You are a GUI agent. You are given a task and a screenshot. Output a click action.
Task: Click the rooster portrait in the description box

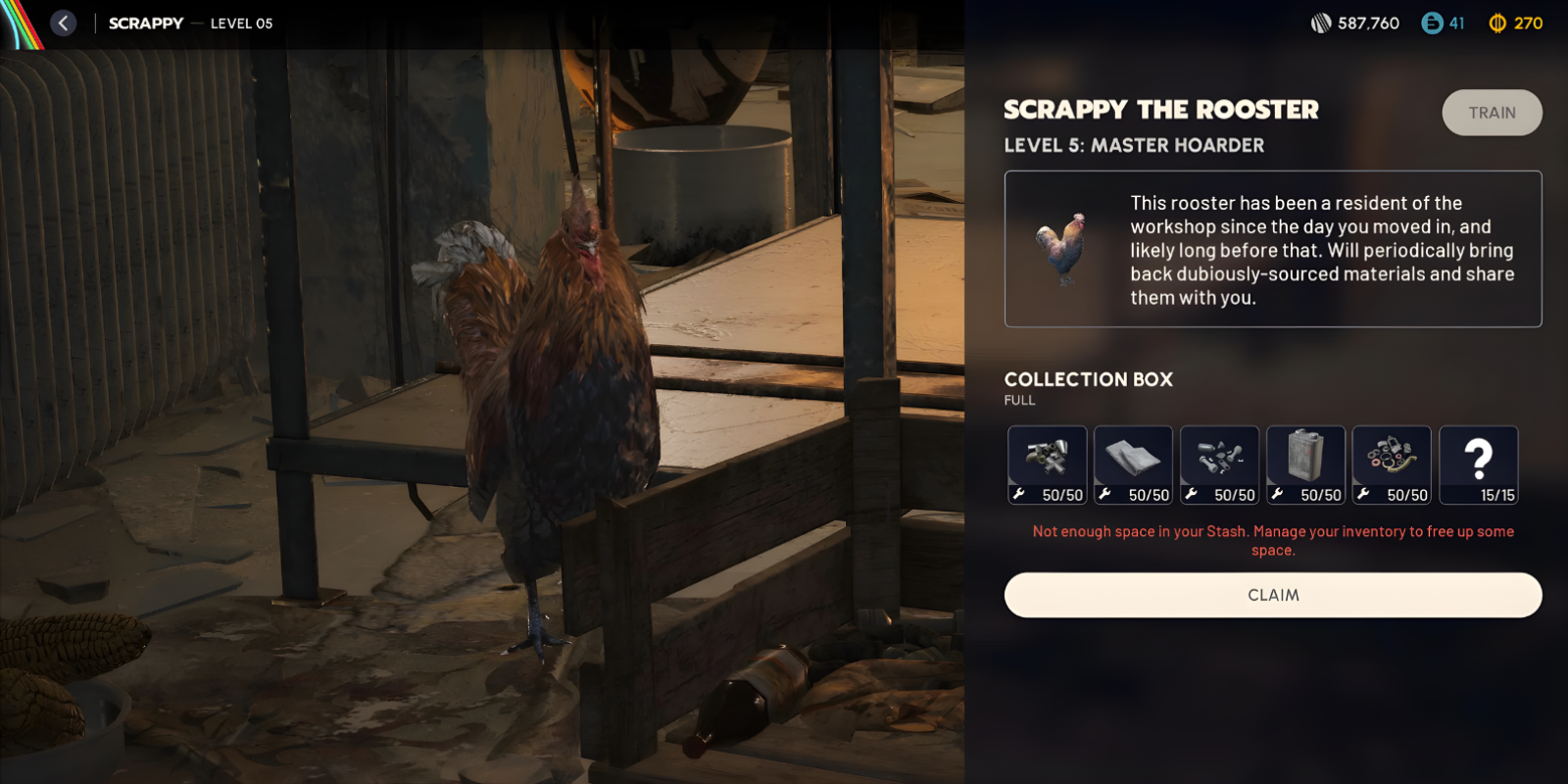1061,249
